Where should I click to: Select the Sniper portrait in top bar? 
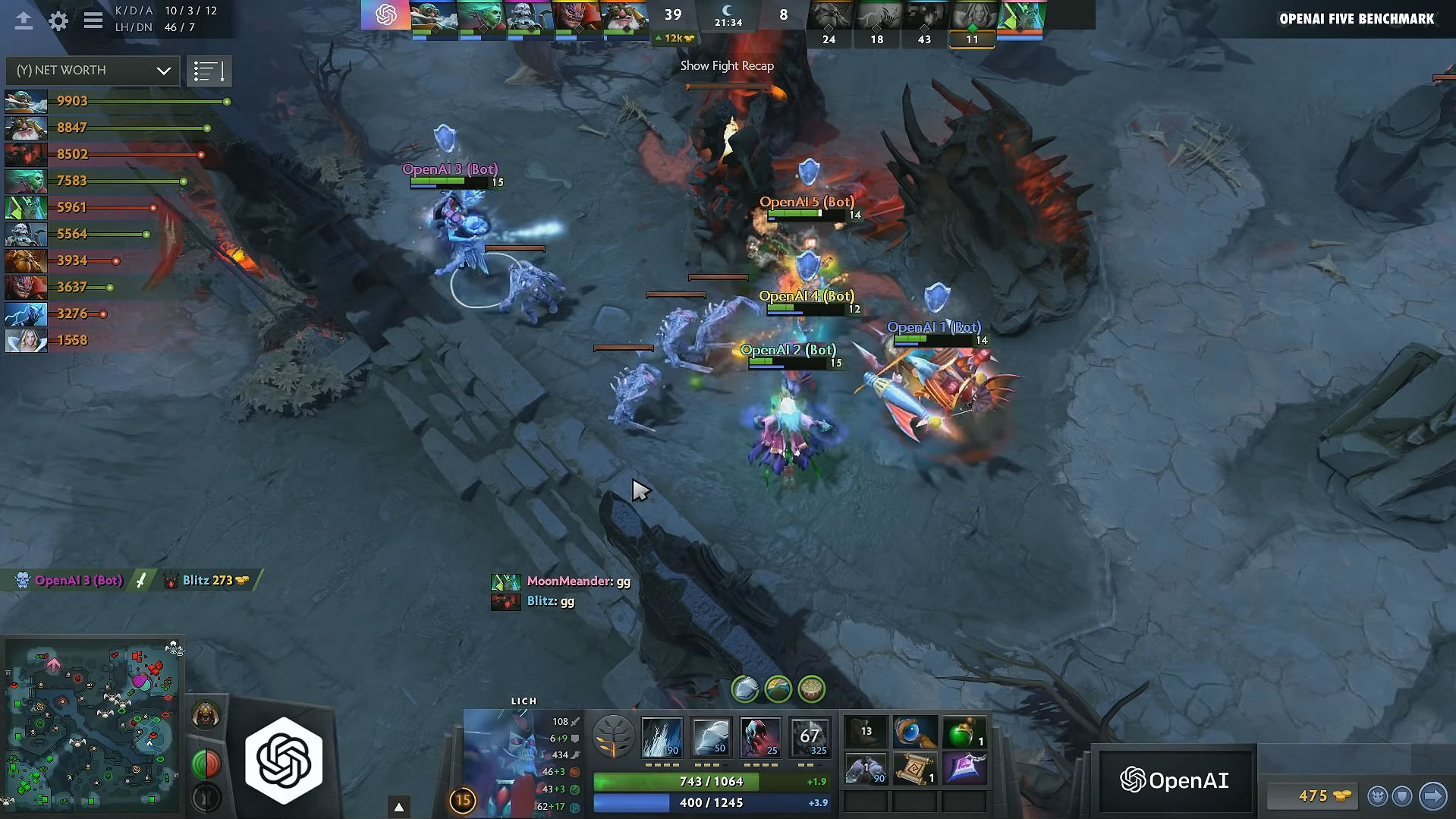[624, 17]
